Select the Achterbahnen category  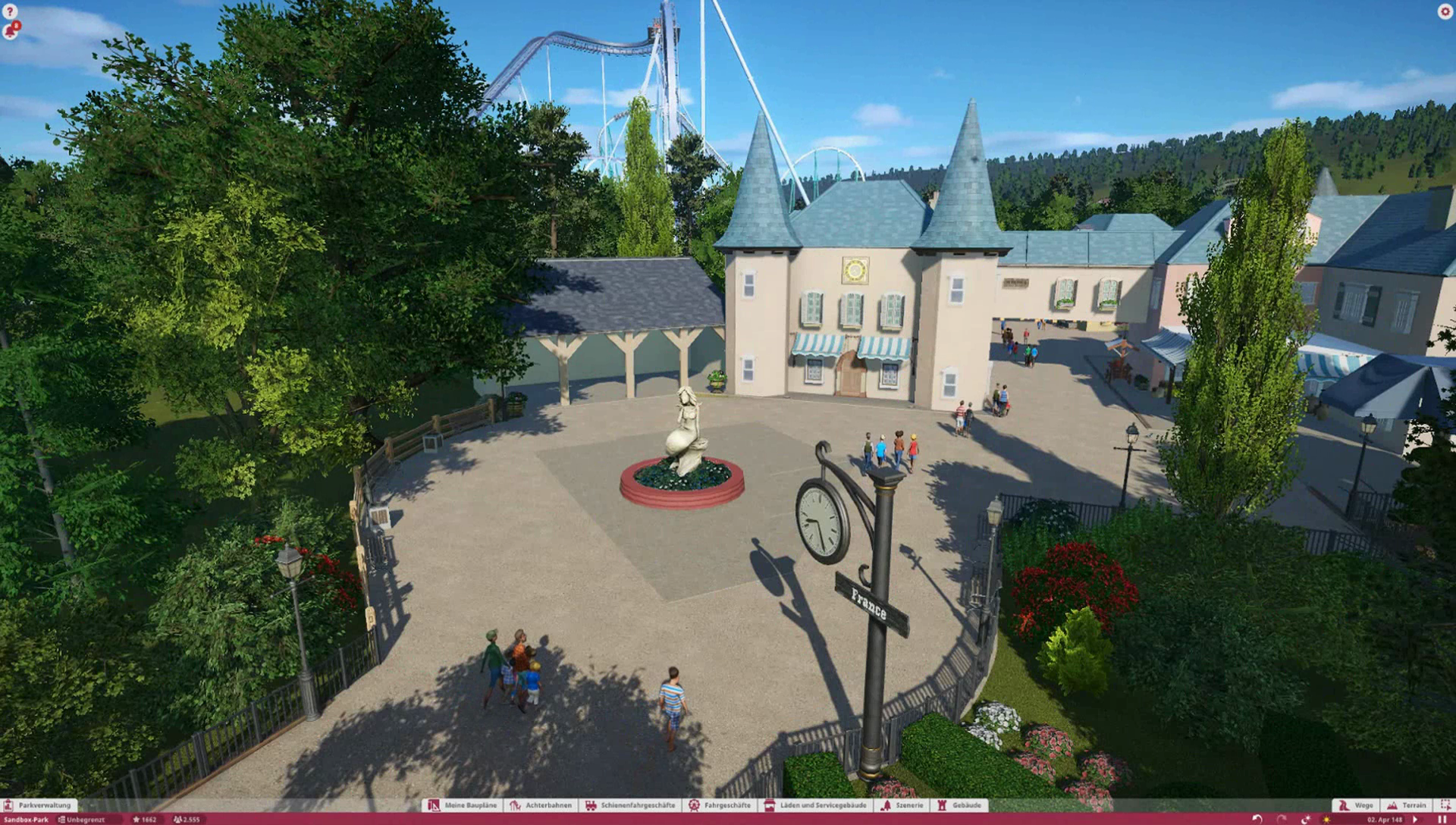click(x=541, y=805)
